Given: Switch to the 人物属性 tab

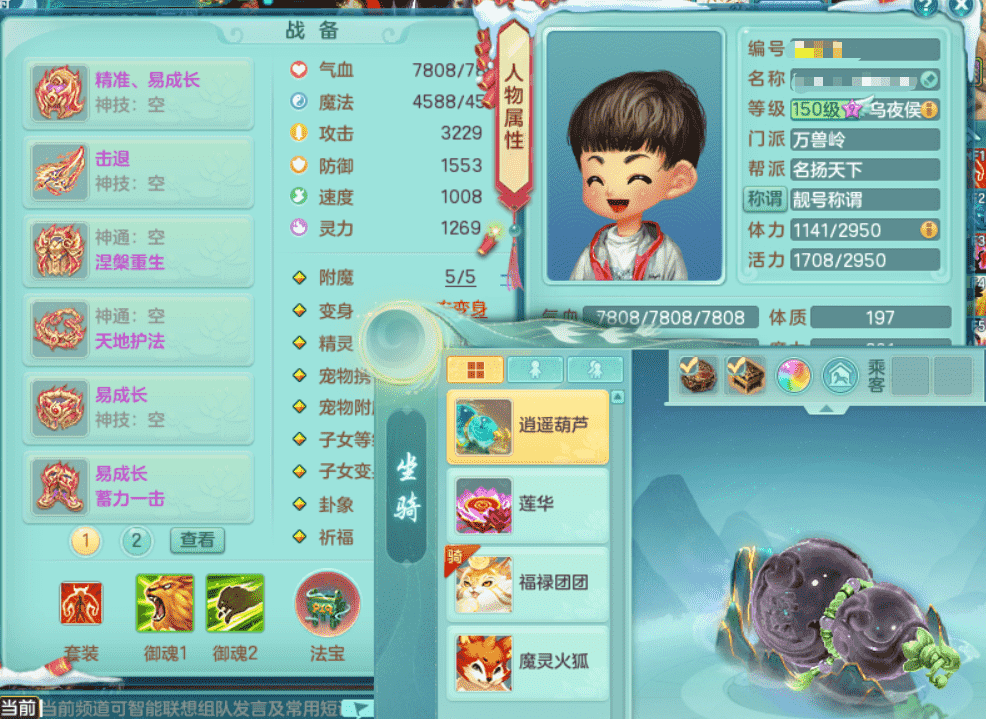Looking at the screenshot, I should 513,112.
